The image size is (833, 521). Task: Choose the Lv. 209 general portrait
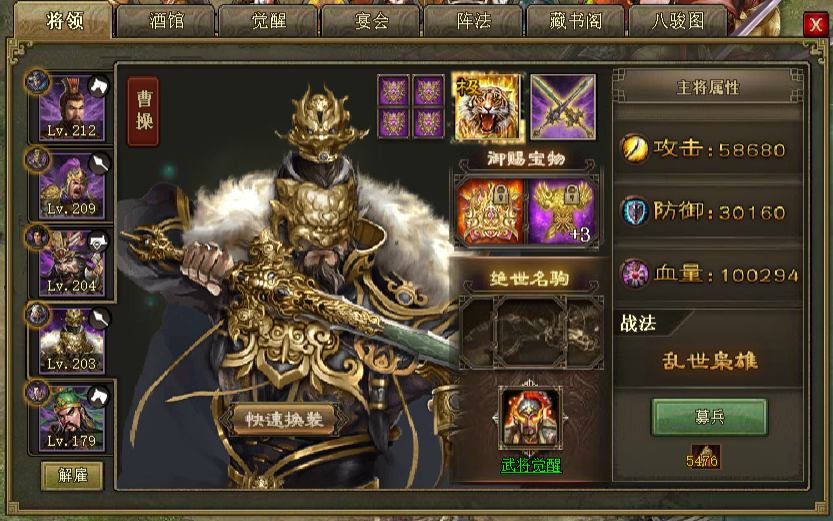(x=71, y=185)
